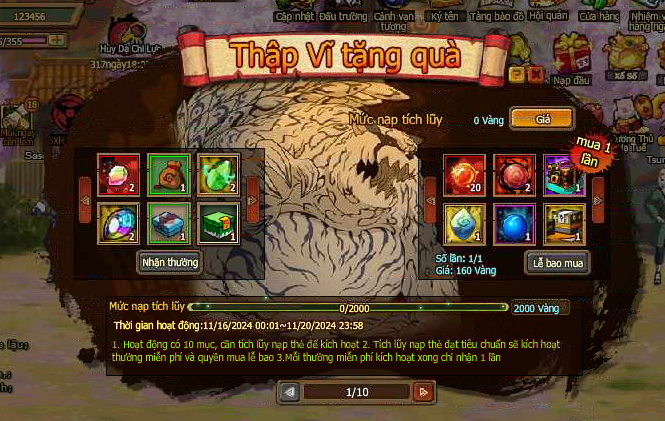This screenshot has height=421, width=665.
Task: Select the blue sphere gift pack item
Action: (514, 222)
